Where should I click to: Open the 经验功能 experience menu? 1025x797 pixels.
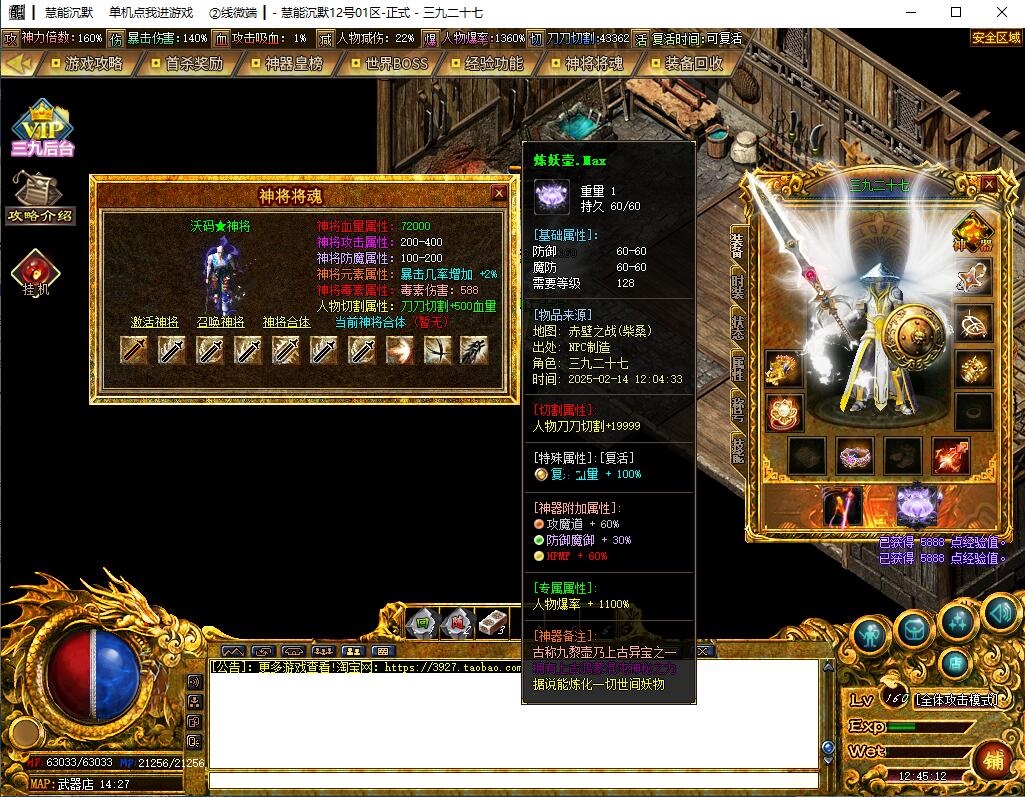click(x=493, y=63)
